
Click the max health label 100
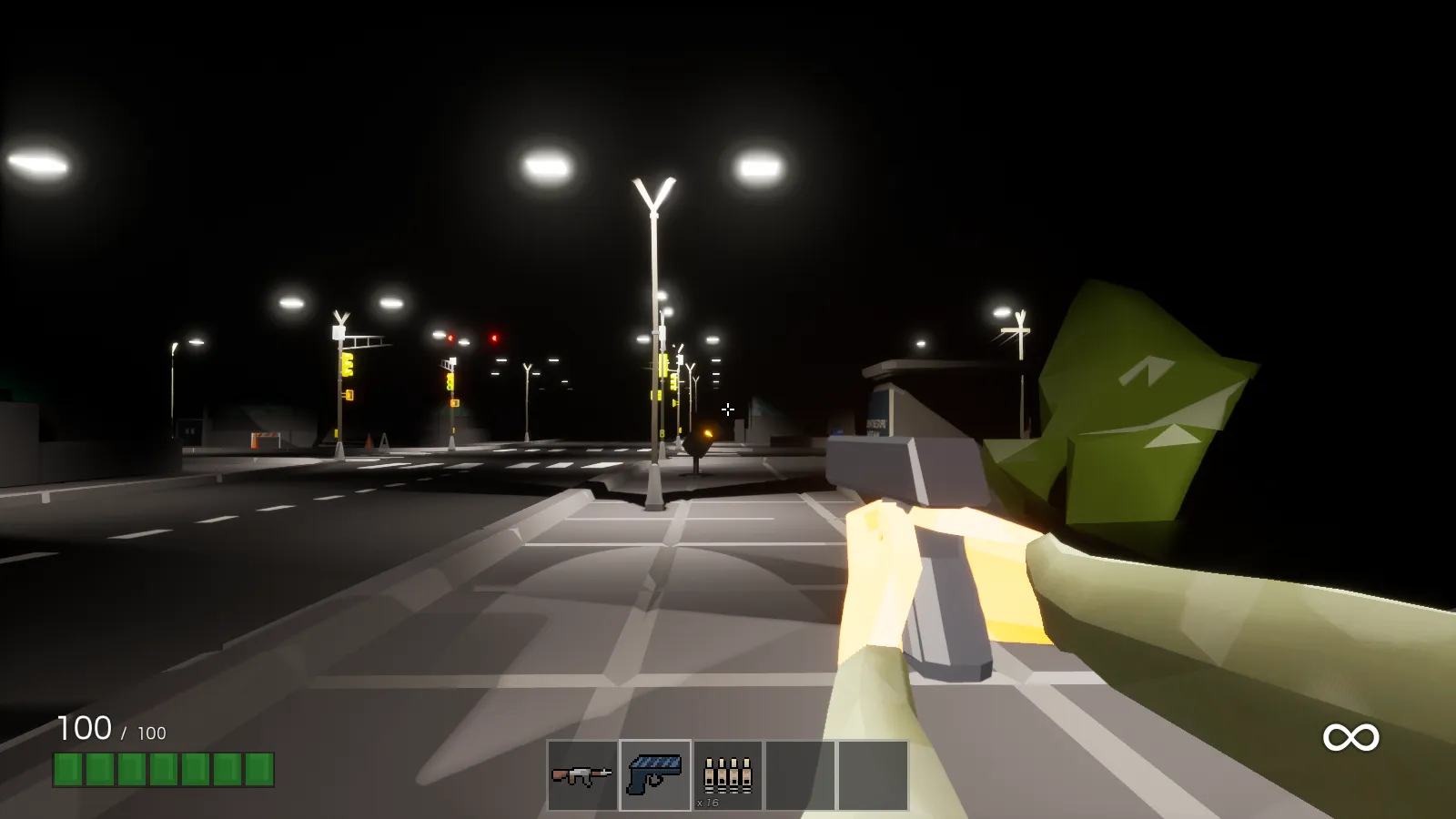150,731
